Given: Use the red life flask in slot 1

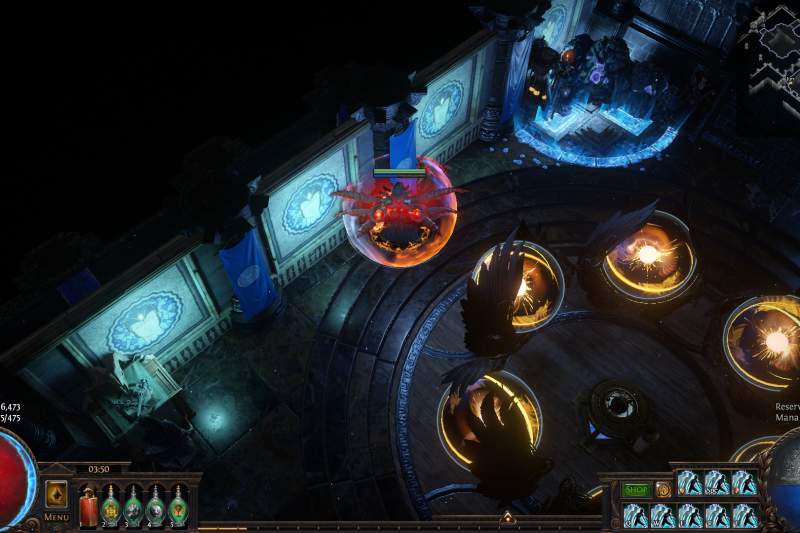Looking at the screenshot, I should 88,507.
